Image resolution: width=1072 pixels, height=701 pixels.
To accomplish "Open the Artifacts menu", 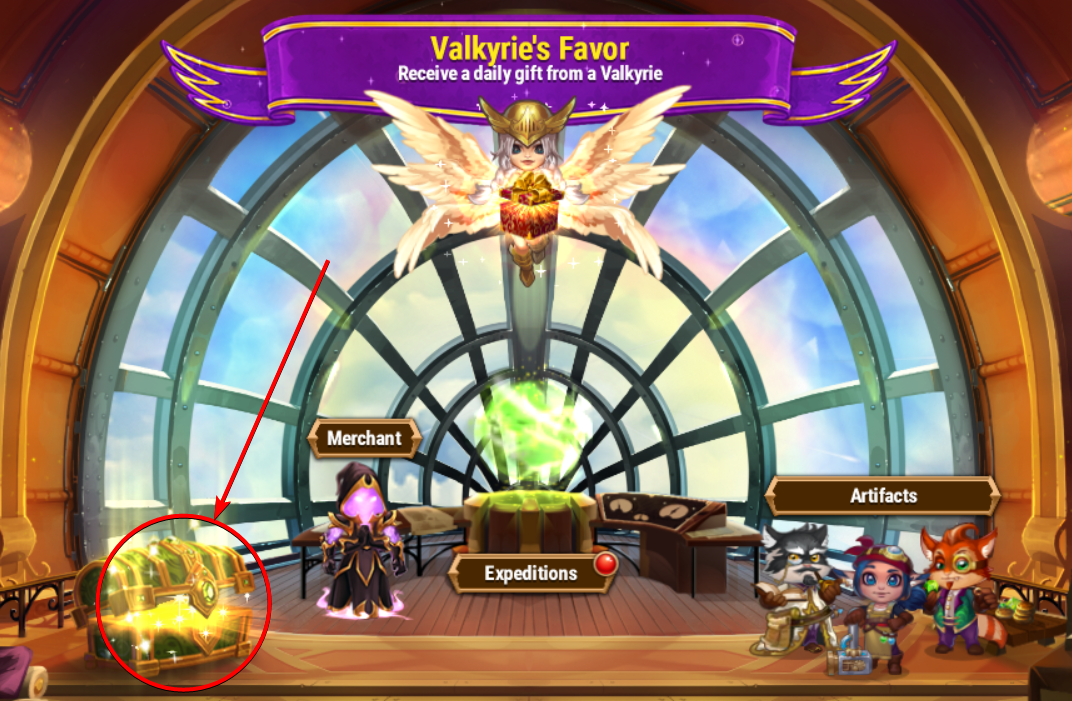I will [883, 495].
